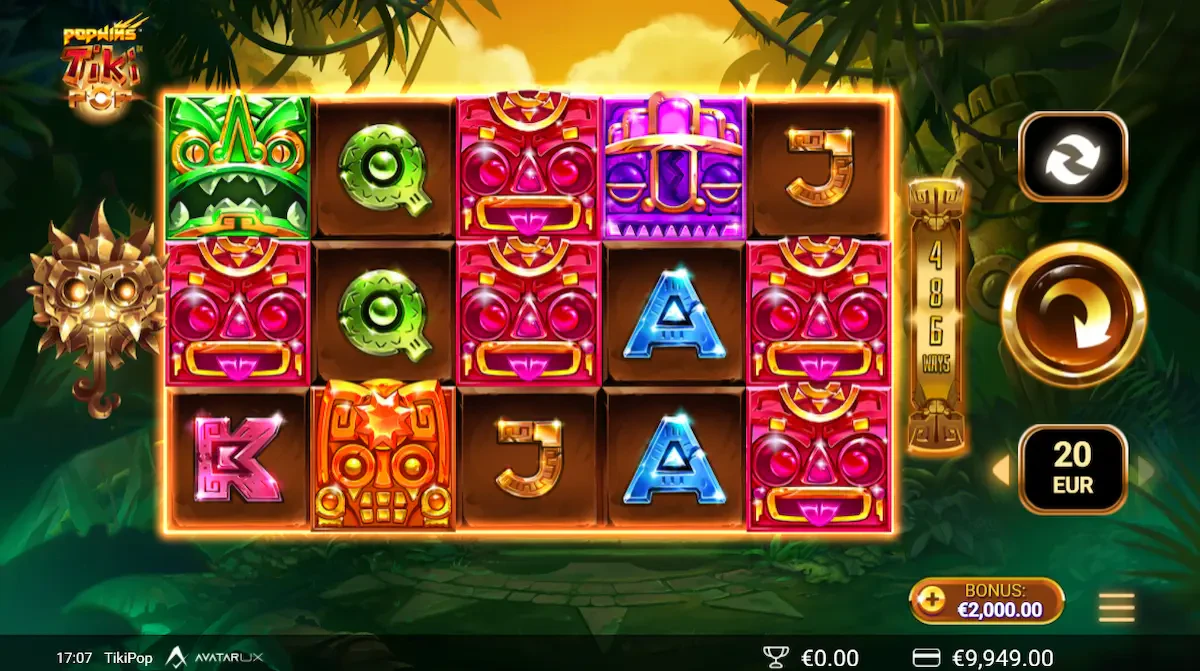1200x671 pixels.
Task: Spin the reels with the gold arrow button
Action: click(x=1073, y=314)
